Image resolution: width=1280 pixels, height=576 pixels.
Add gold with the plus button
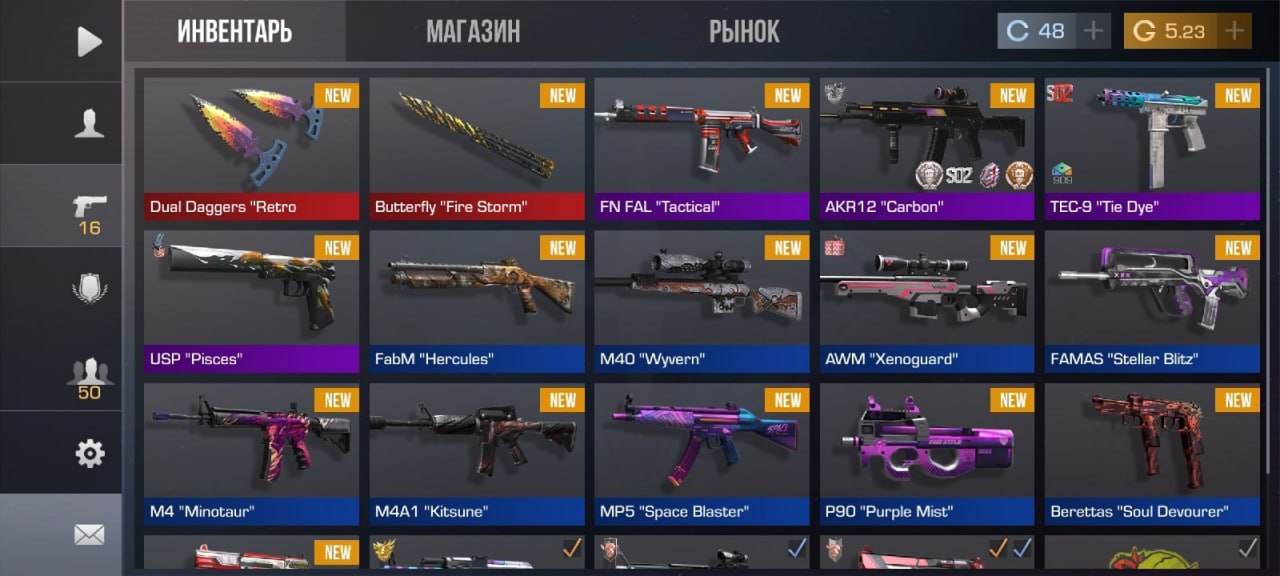pos(1235,31)
